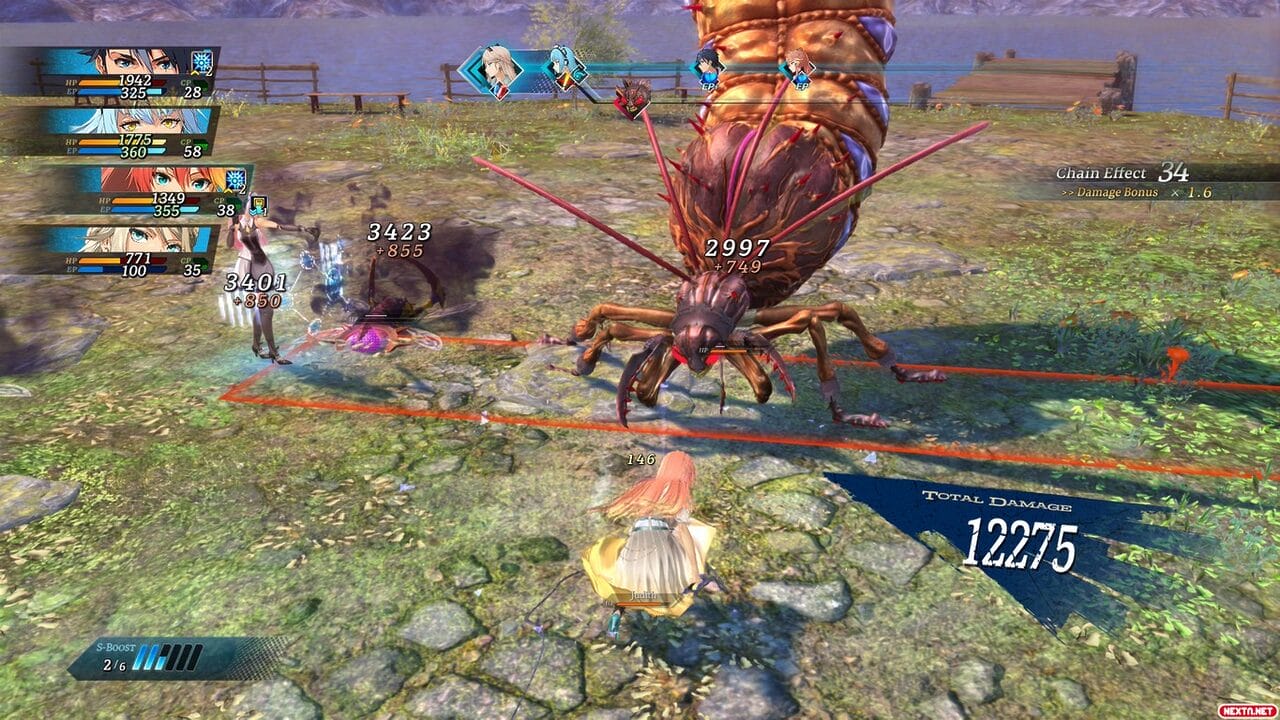
Task: Click the dark-haired character's turn order portrait
Action: click(708, 66)
